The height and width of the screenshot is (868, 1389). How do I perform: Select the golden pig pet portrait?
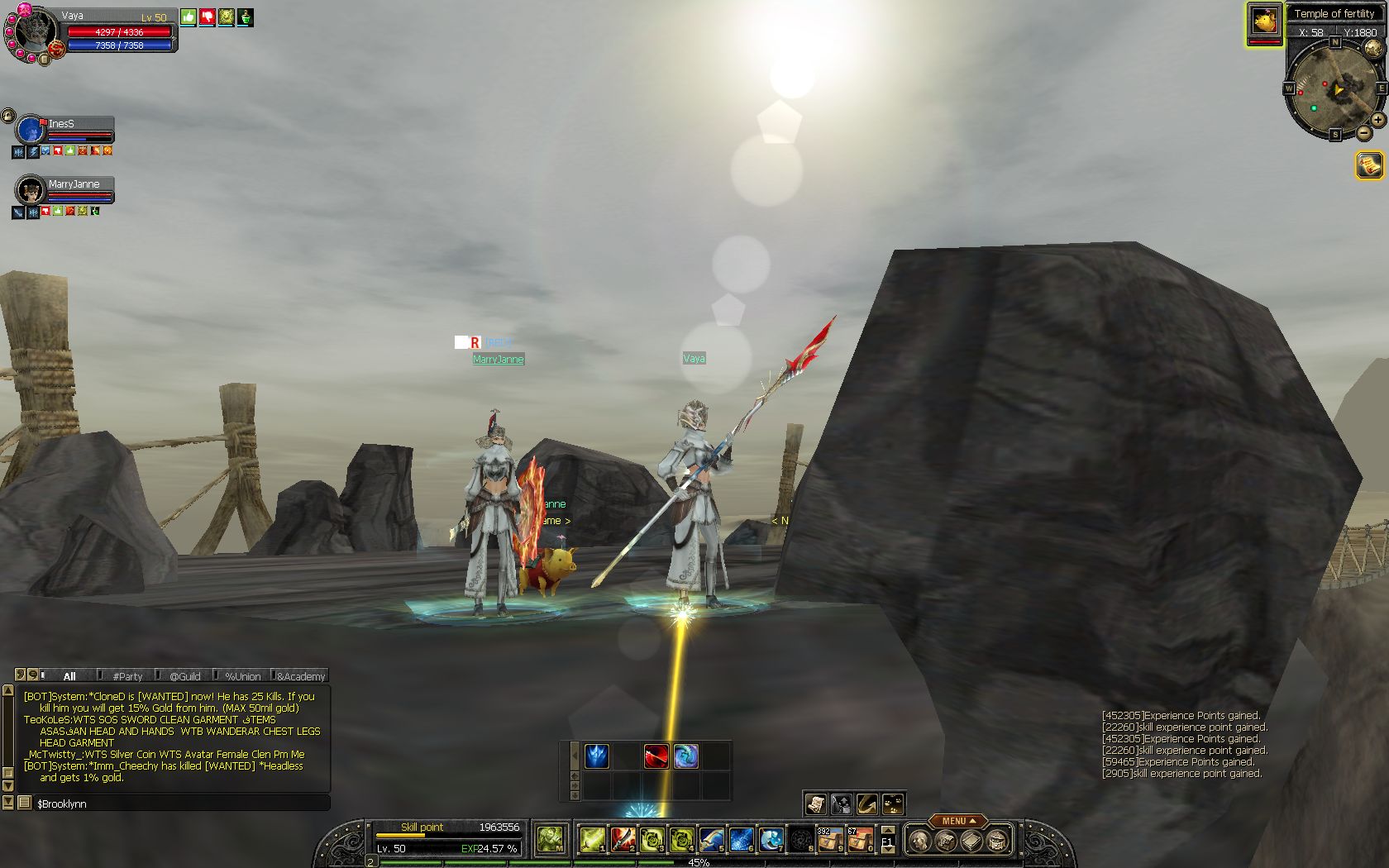[x=1264, y=22]
